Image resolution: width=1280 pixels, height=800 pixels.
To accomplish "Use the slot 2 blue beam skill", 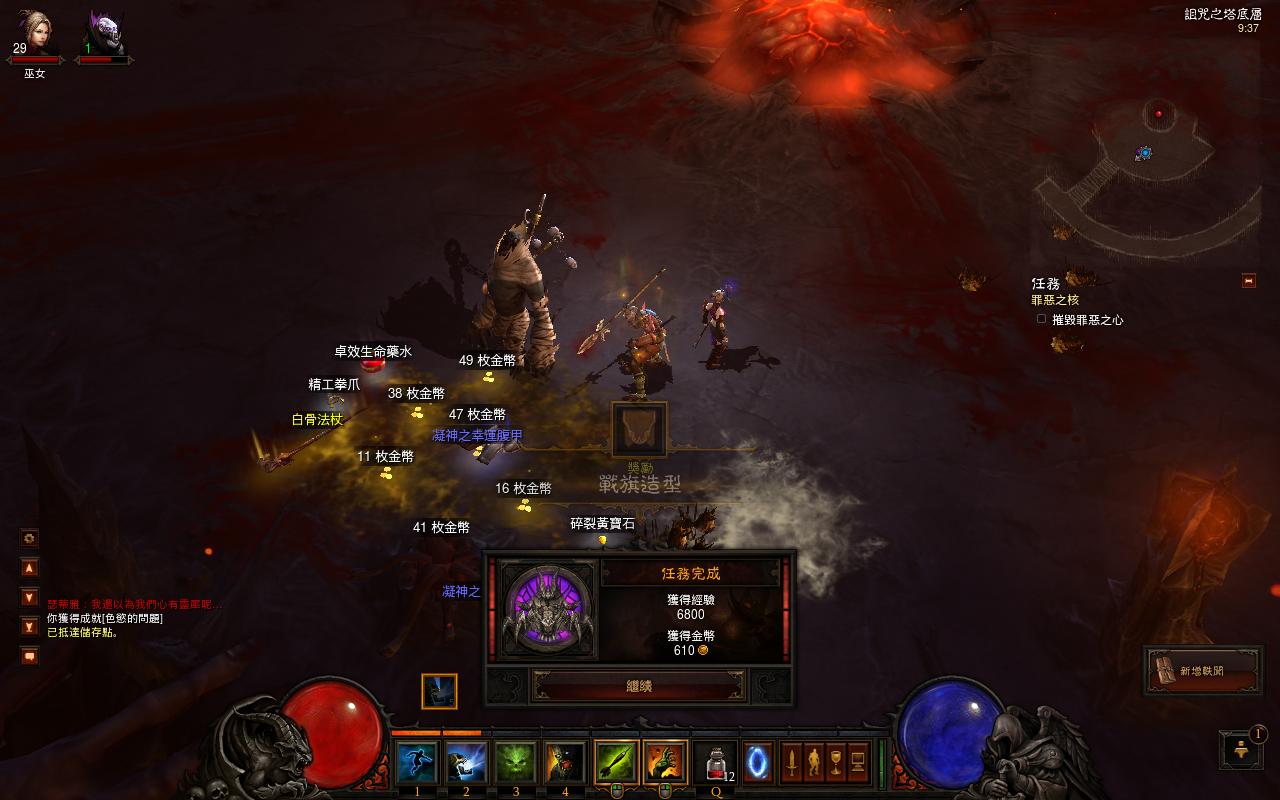I will 466,763.
